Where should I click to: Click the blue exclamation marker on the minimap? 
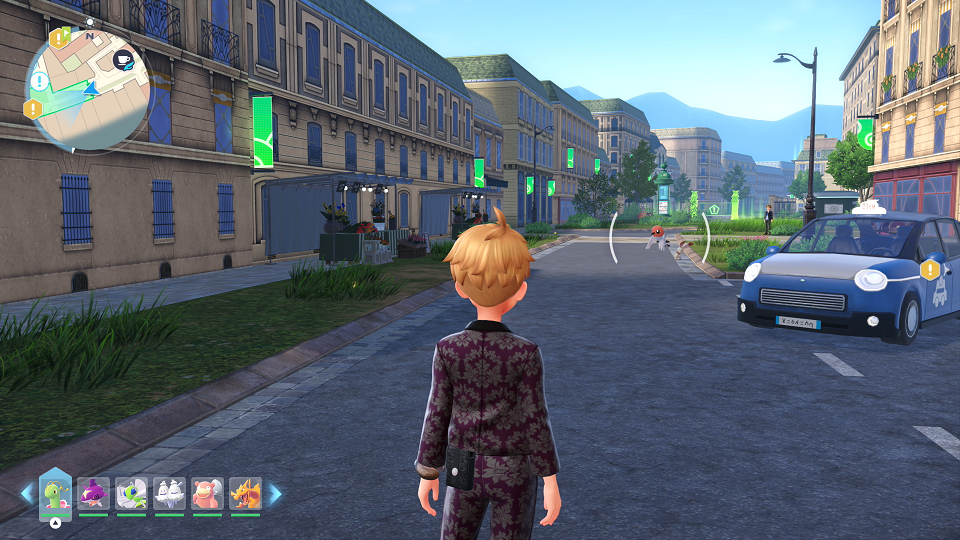click(x=39, y=81)
